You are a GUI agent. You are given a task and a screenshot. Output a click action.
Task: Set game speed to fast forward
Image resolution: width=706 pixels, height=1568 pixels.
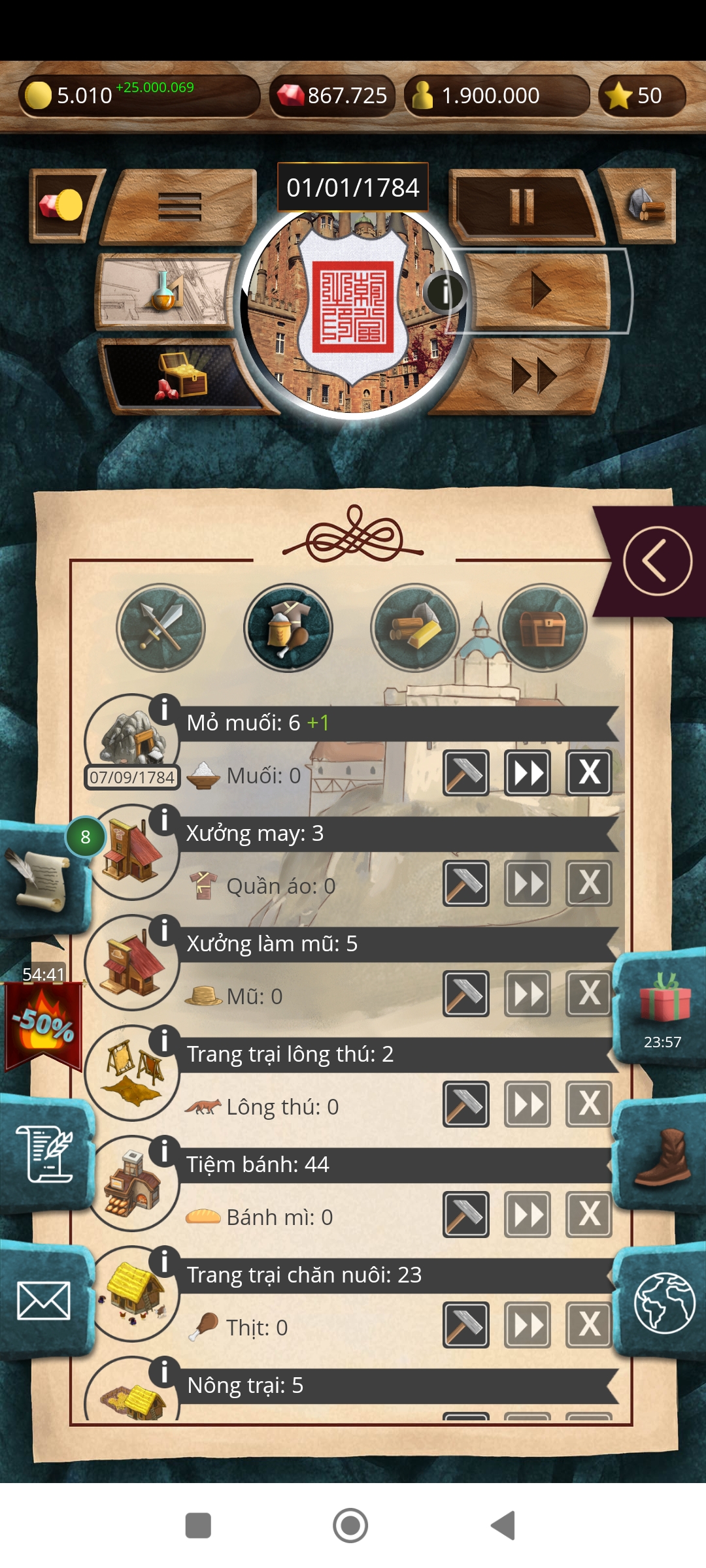[533, 376]
